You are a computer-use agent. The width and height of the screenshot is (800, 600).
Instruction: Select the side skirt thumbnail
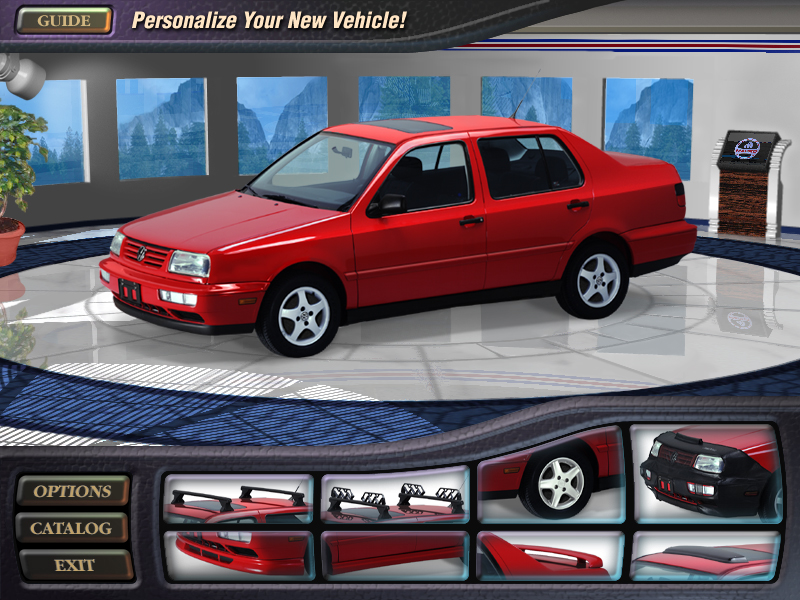point(395,554)
